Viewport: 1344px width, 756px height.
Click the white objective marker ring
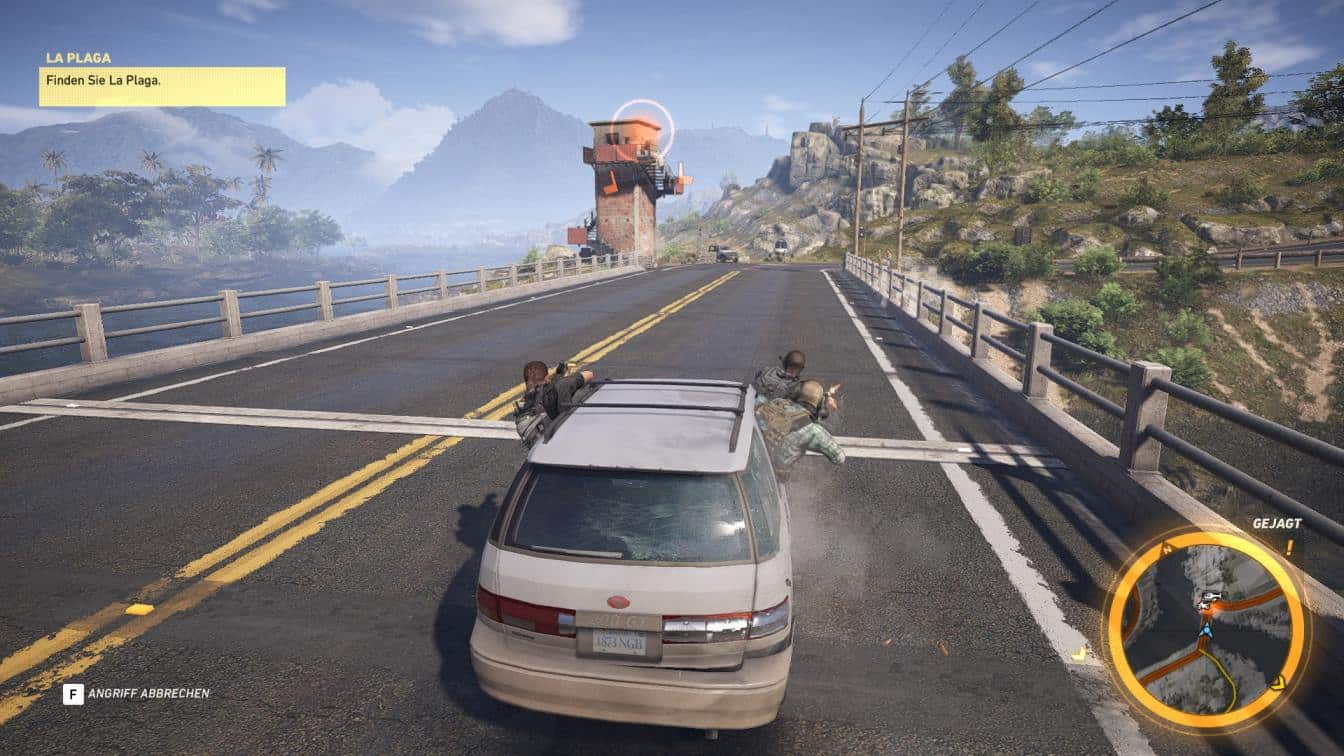(x=643, y=128)
